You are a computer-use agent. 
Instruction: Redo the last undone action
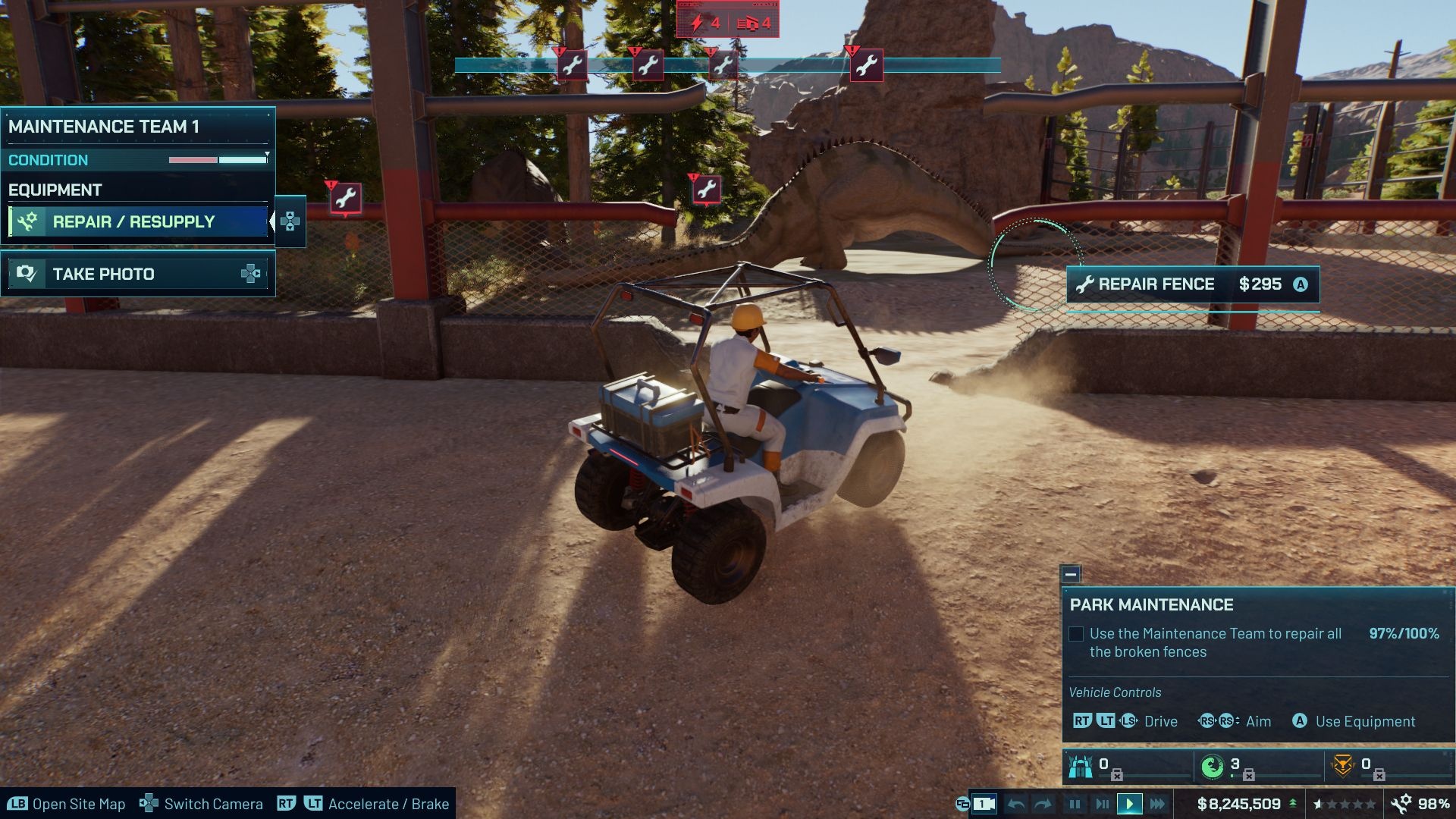(1043, 804)
